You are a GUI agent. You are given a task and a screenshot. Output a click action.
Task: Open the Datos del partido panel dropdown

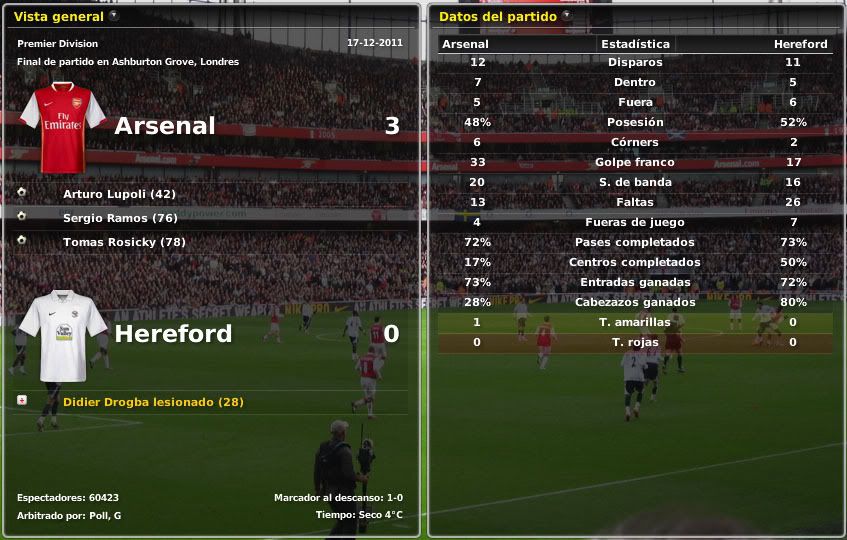(x=566, y=16)
